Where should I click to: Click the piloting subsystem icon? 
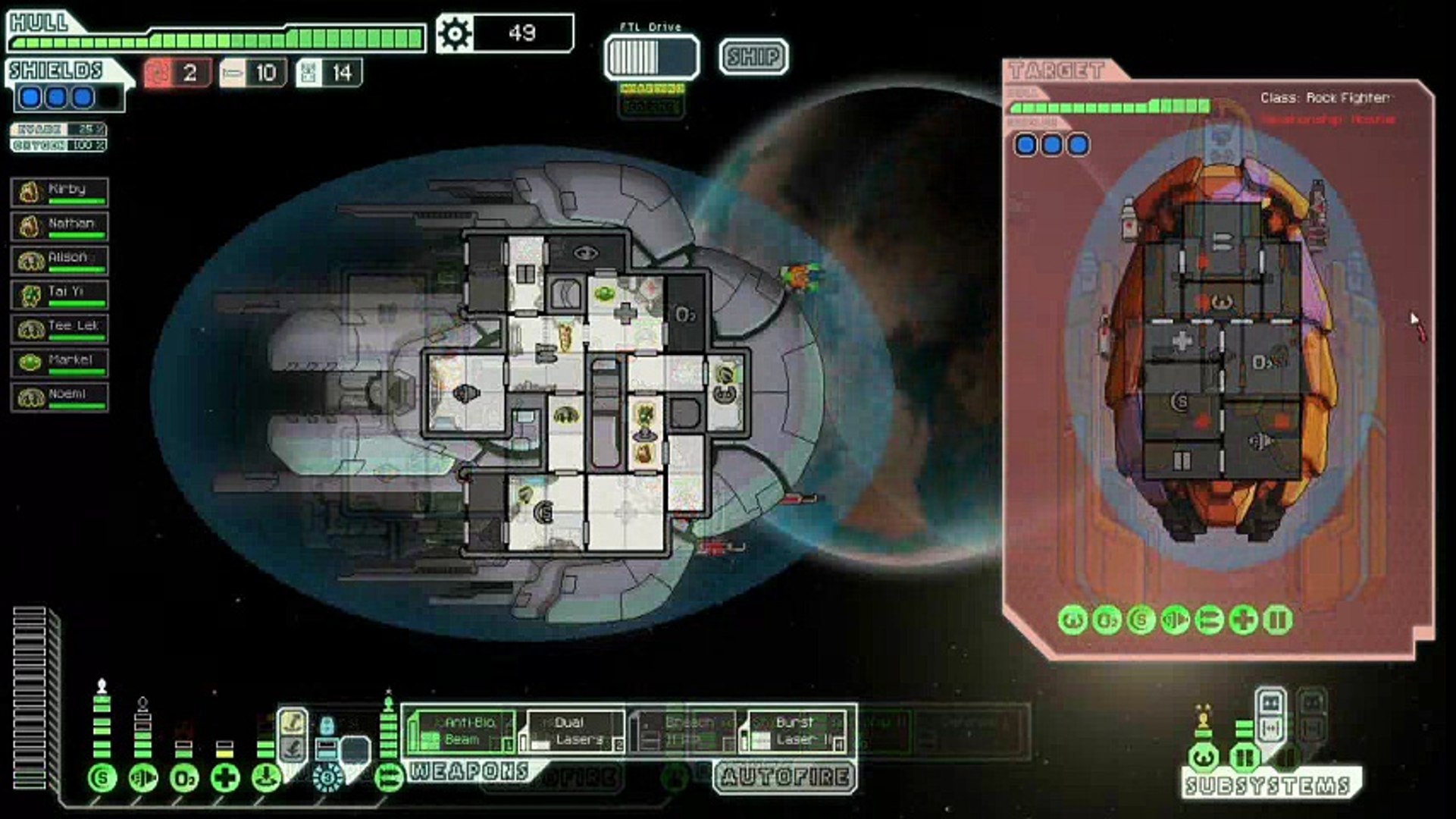point(1204,757)
